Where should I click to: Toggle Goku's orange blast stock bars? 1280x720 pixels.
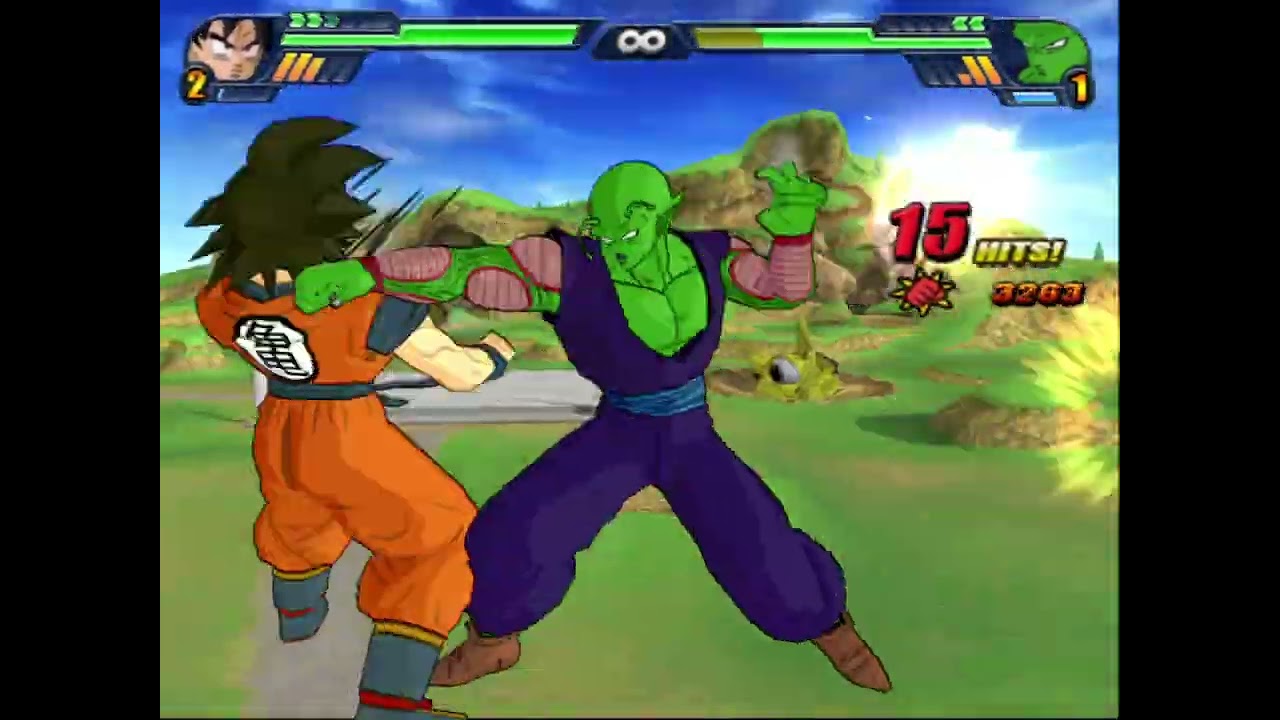[300, 67]
